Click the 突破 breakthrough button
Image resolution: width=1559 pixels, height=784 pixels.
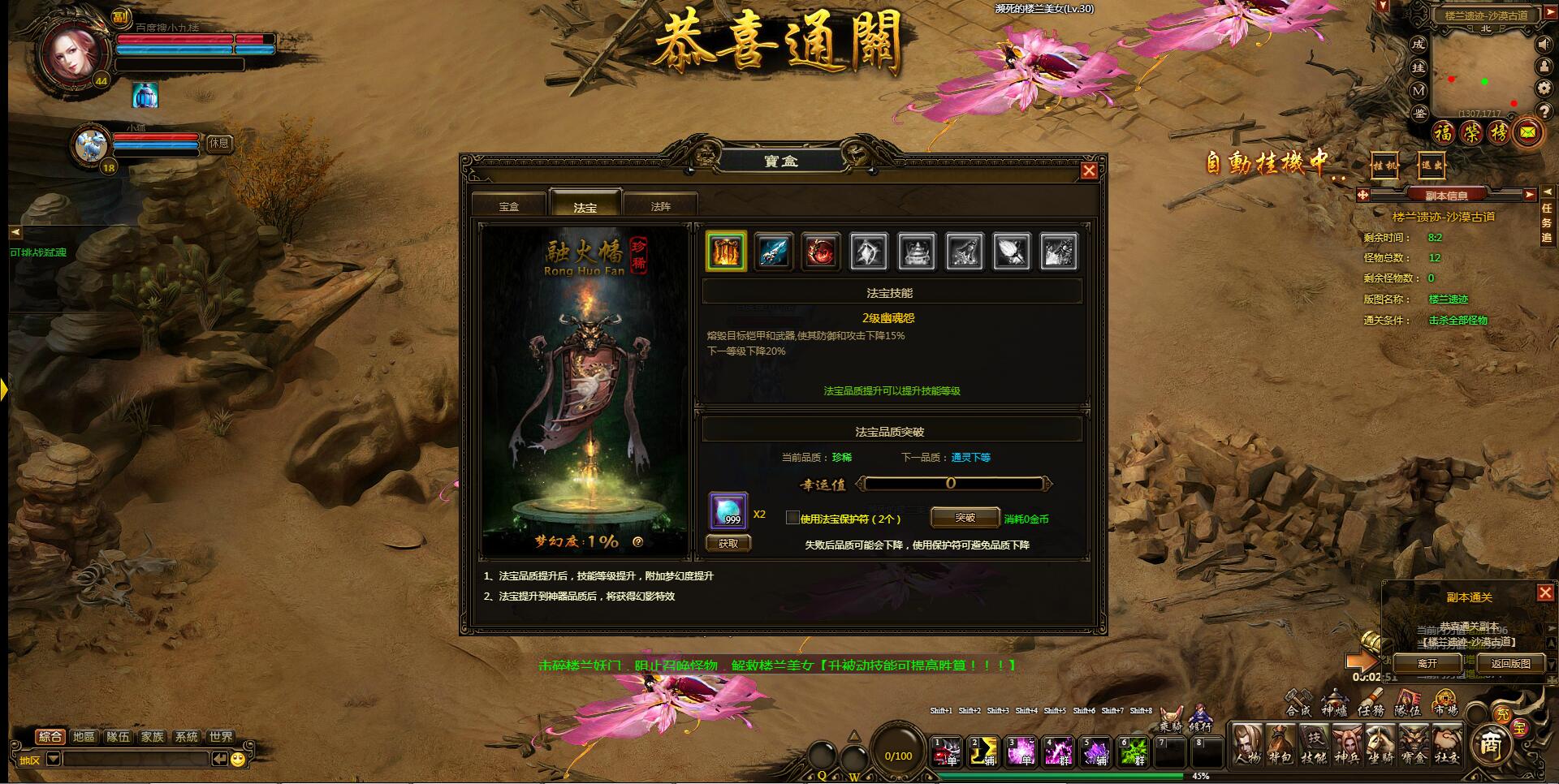(x=965, y=518)
